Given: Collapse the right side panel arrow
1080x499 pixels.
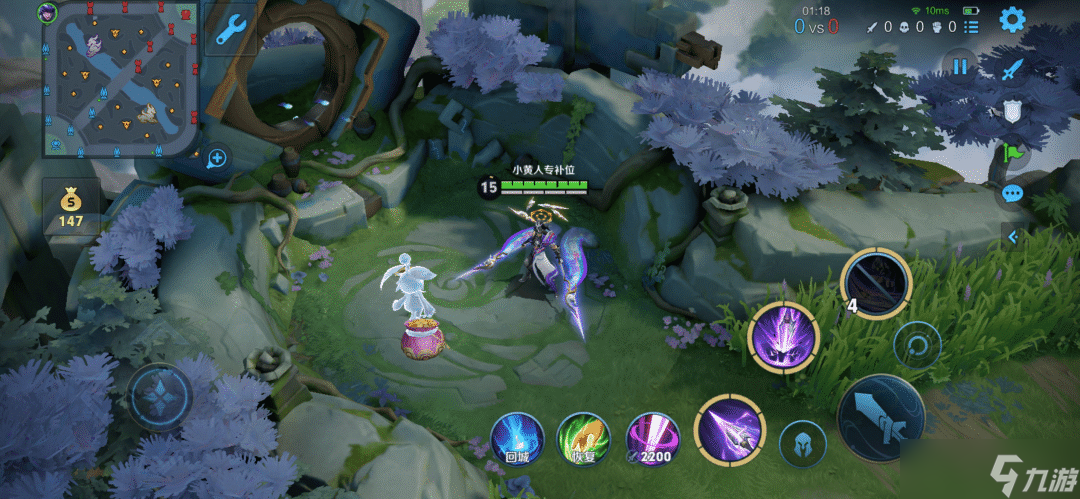Looking at the screenshot, I should point(1012,237).
